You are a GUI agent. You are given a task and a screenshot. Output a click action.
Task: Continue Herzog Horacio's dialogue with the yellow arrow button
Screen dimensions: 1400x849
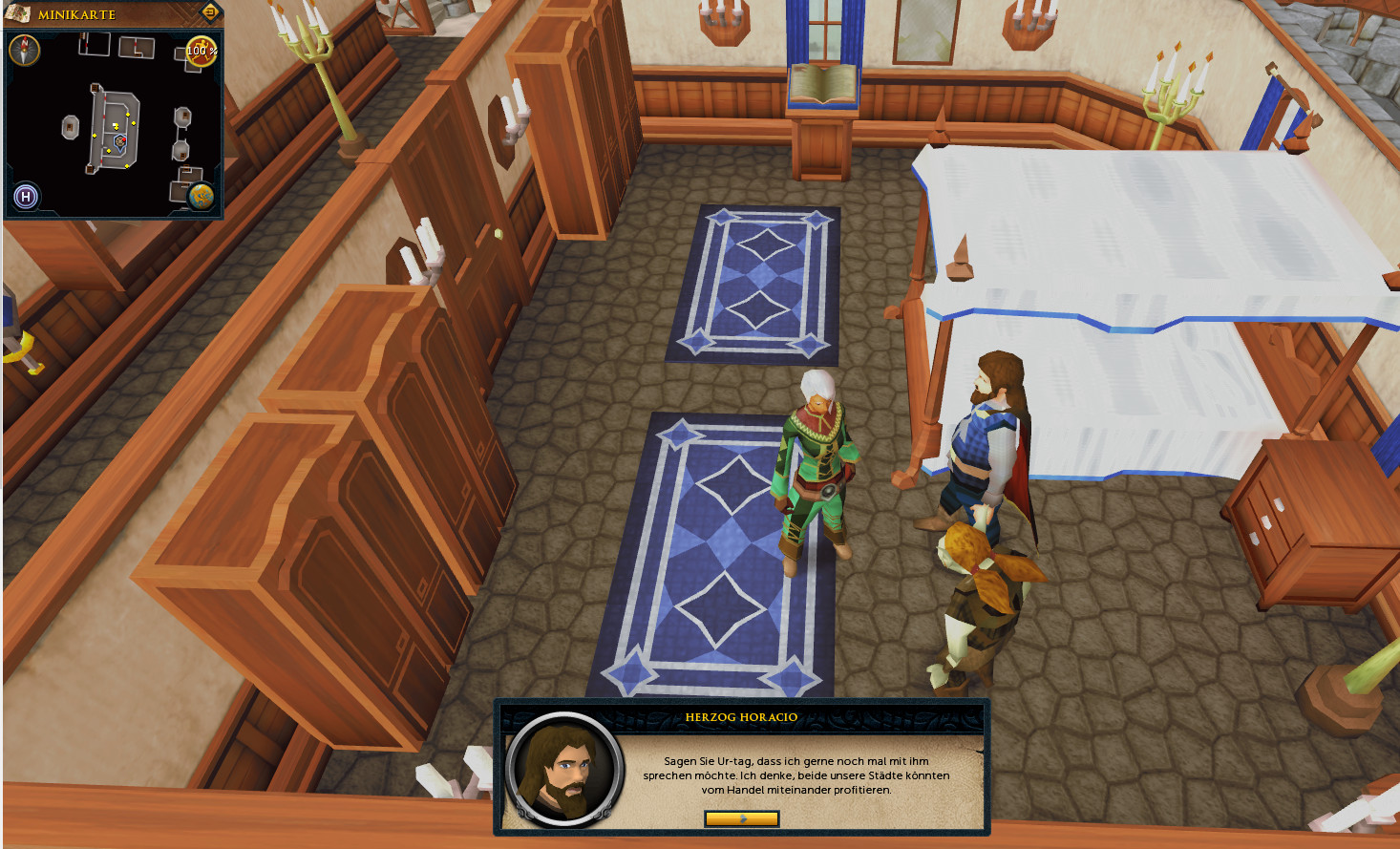(x=741, y=818)
